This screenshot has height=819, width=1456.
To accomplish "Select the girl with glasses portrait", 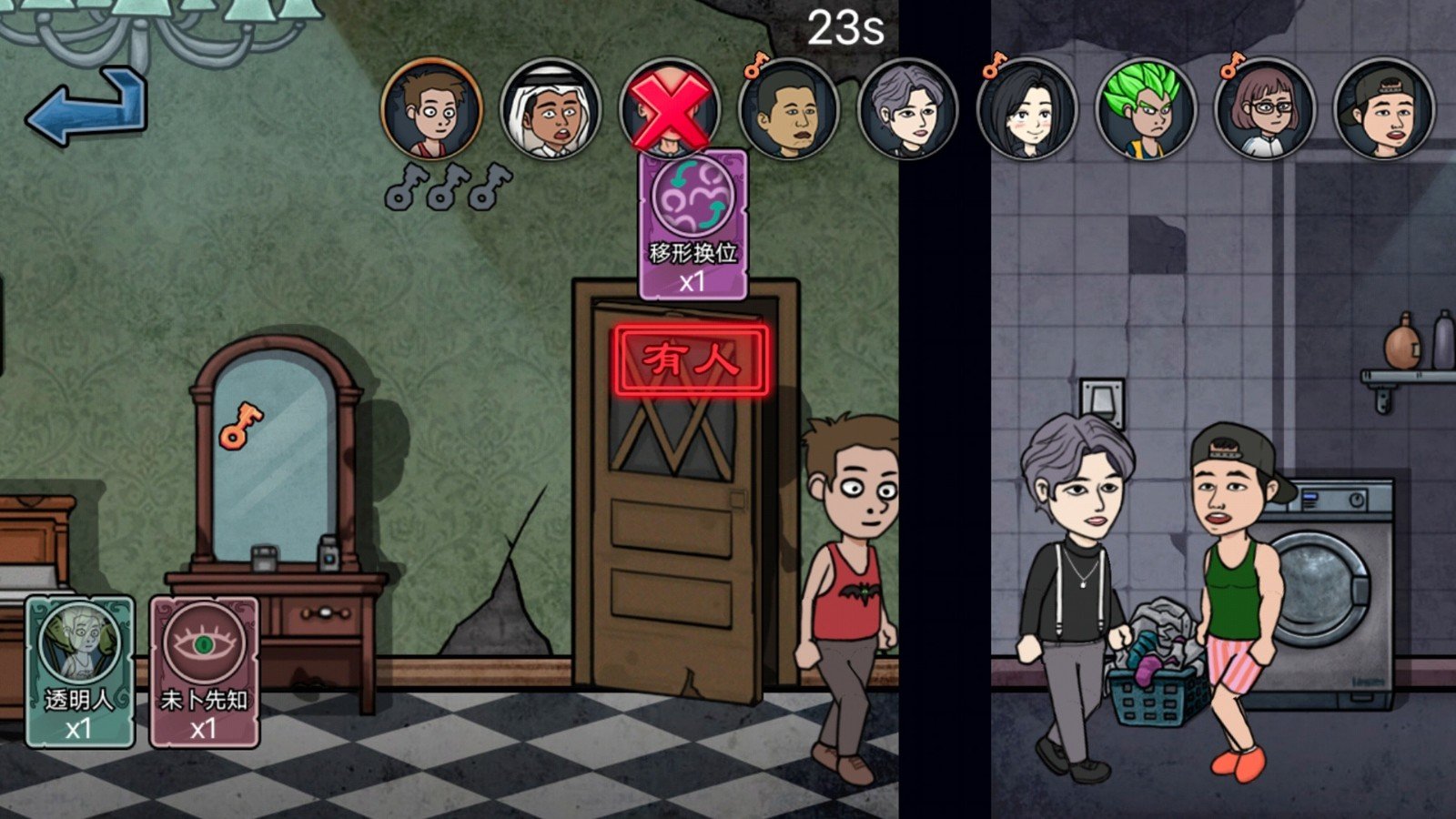I will [x=1265, y=109].
